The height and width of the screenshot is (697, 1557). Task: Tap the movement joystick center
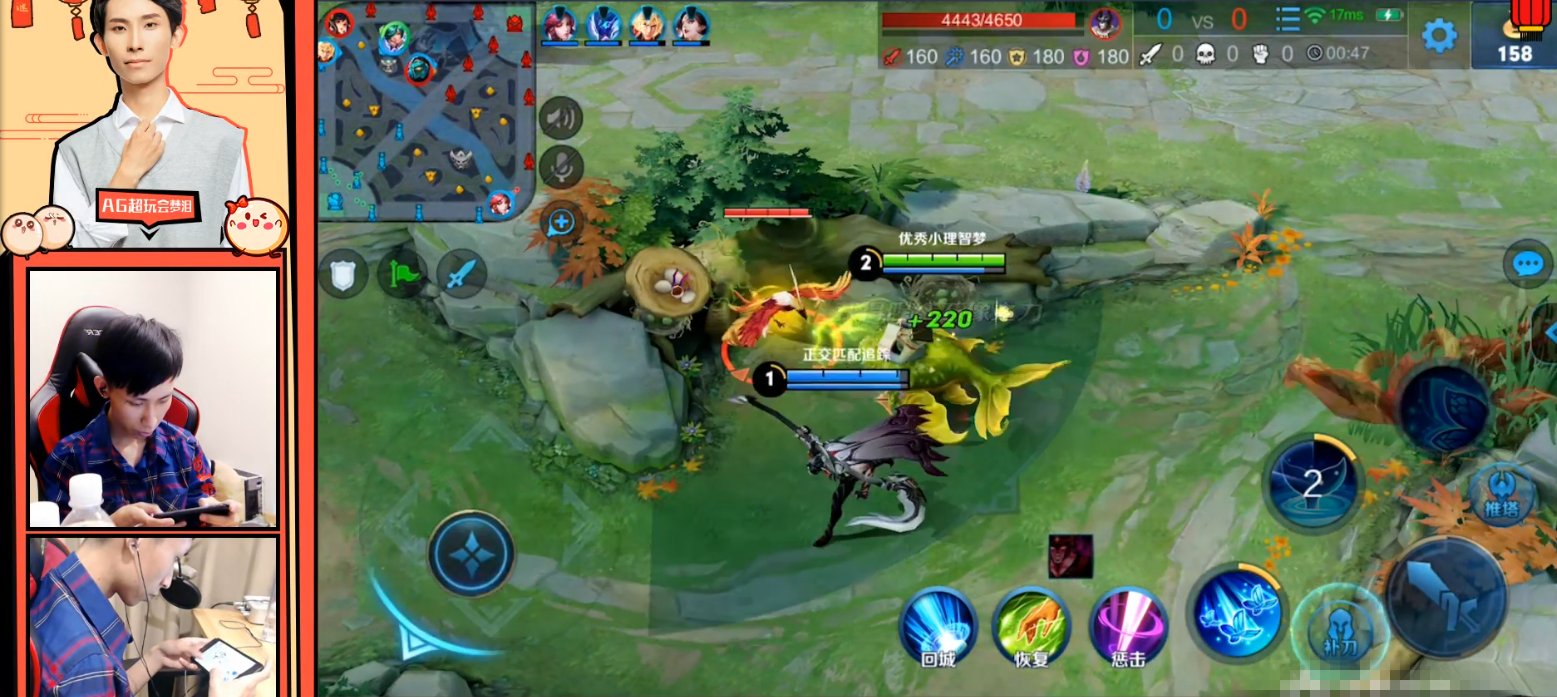pos(470,553)
